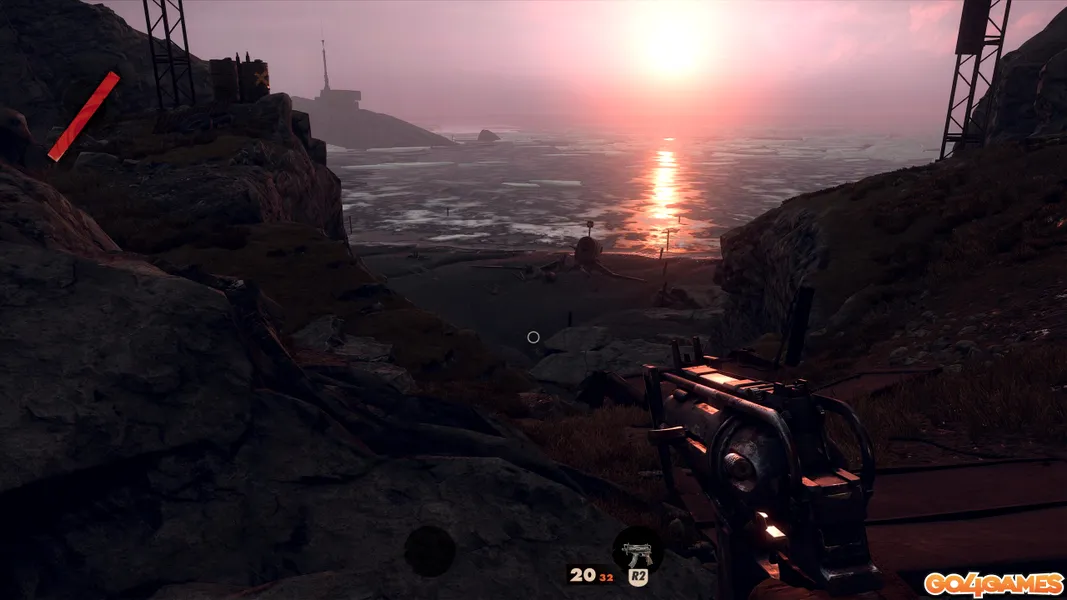Viewport: 1067px width, 600px height.
Task: Select the submachine gun weapon icon
Action: 636,548
